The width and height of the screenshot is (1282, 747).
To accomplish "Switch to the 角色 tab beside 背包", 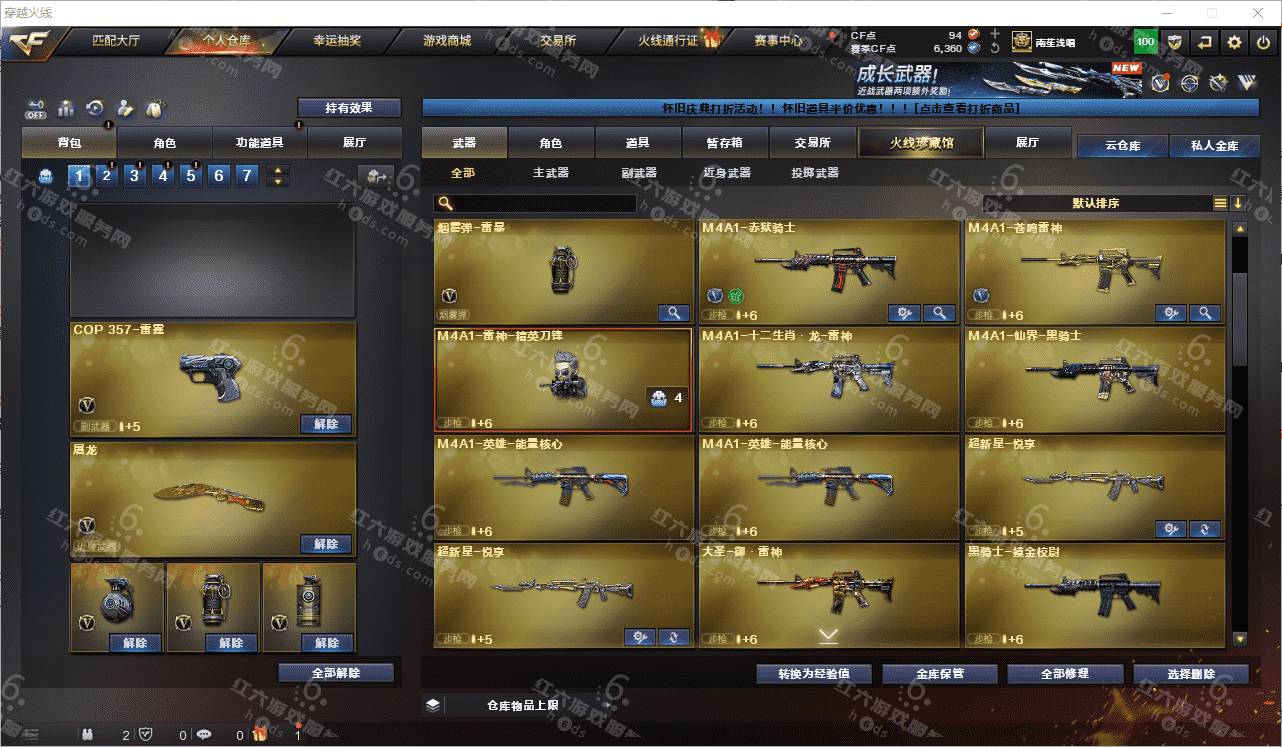I will coord(165,143).
